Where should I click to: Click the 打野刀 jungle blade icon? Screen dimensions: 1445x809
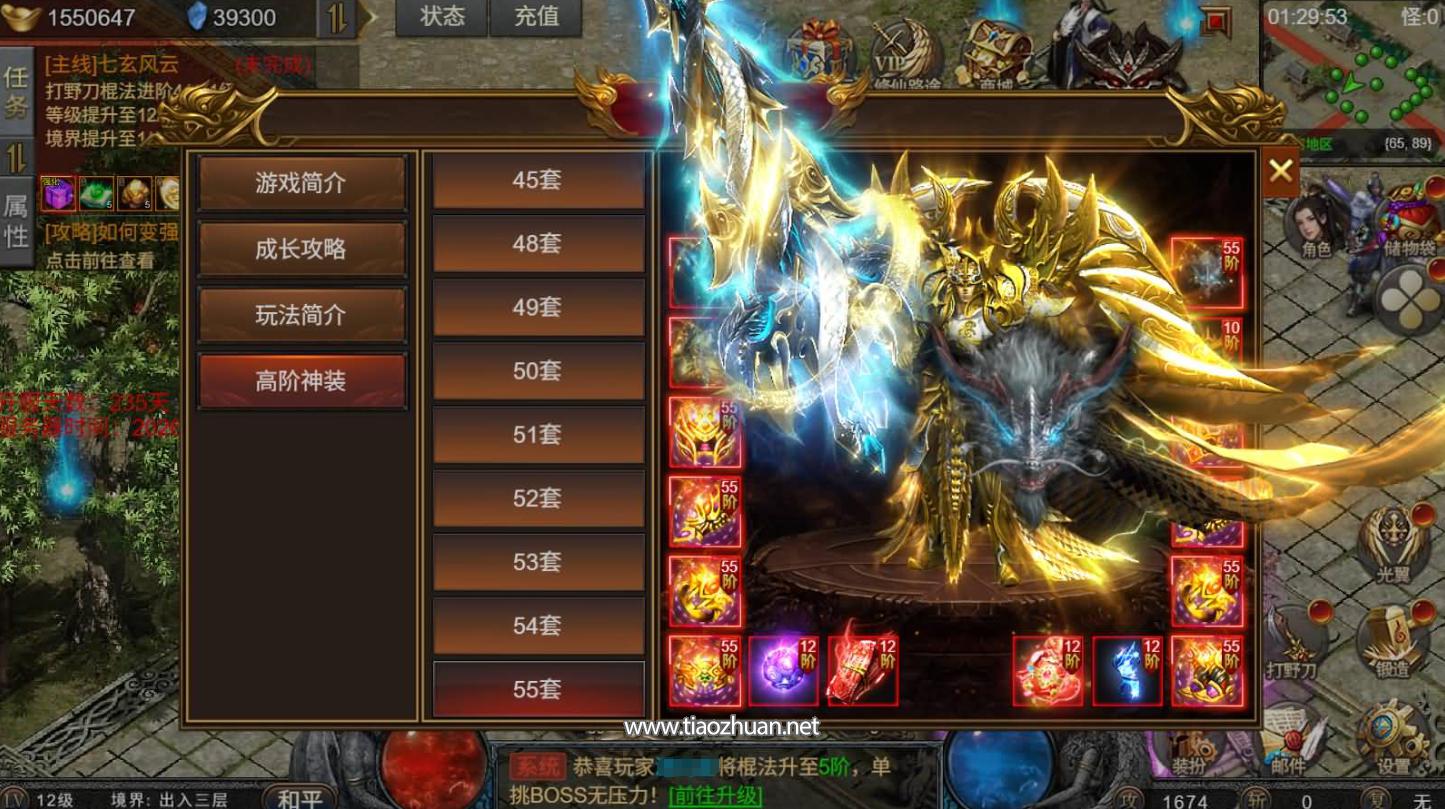[1296, 640]
